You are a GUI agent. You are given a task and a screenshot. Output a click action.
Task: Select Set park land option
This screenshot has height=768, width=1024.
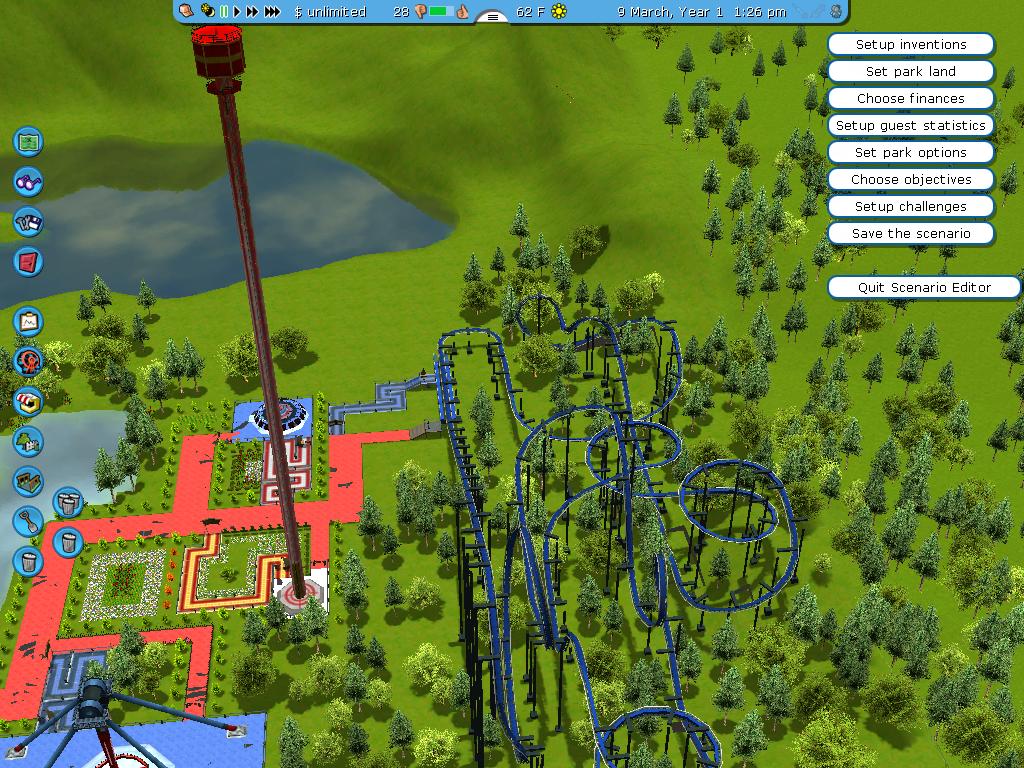[x=910, y=71]
